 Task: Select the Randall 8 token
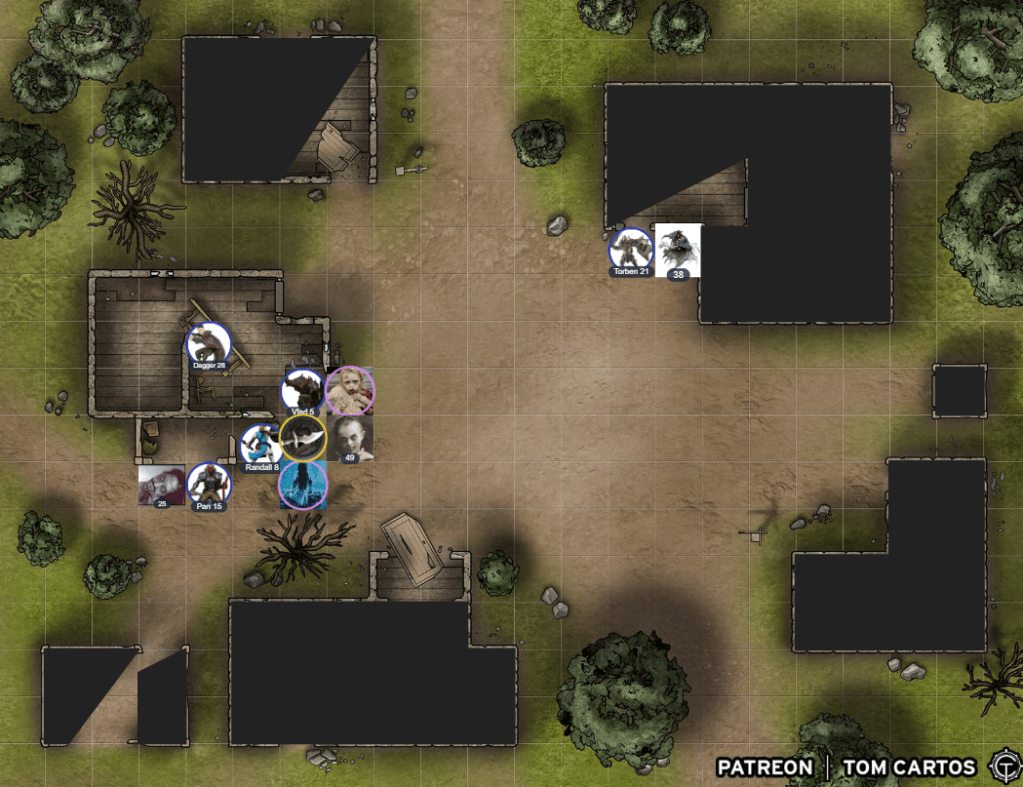(261, 444)
